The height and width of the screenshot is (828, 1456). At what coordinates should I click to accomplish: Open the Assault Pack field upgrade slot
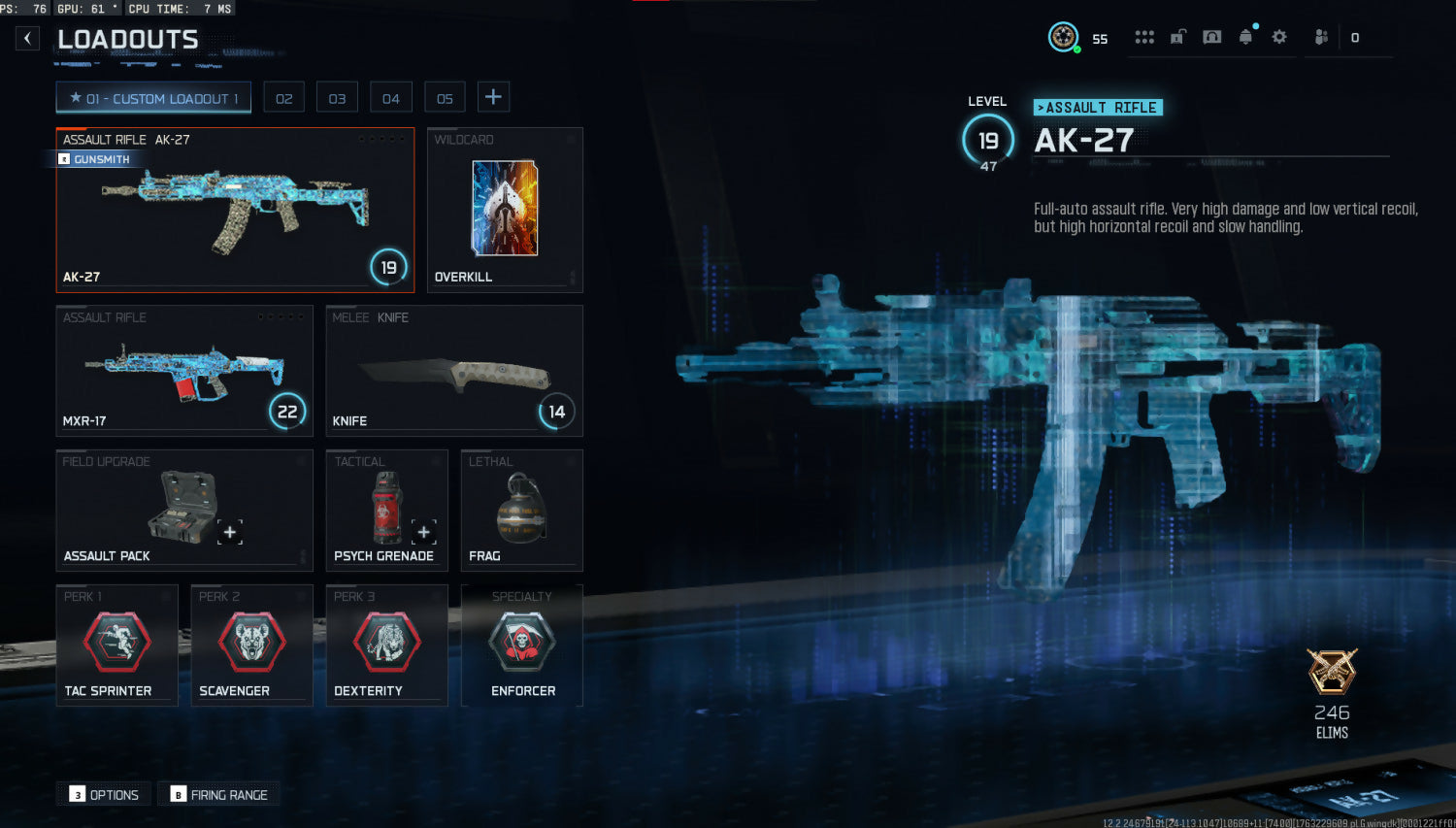(x=184, y=509)
